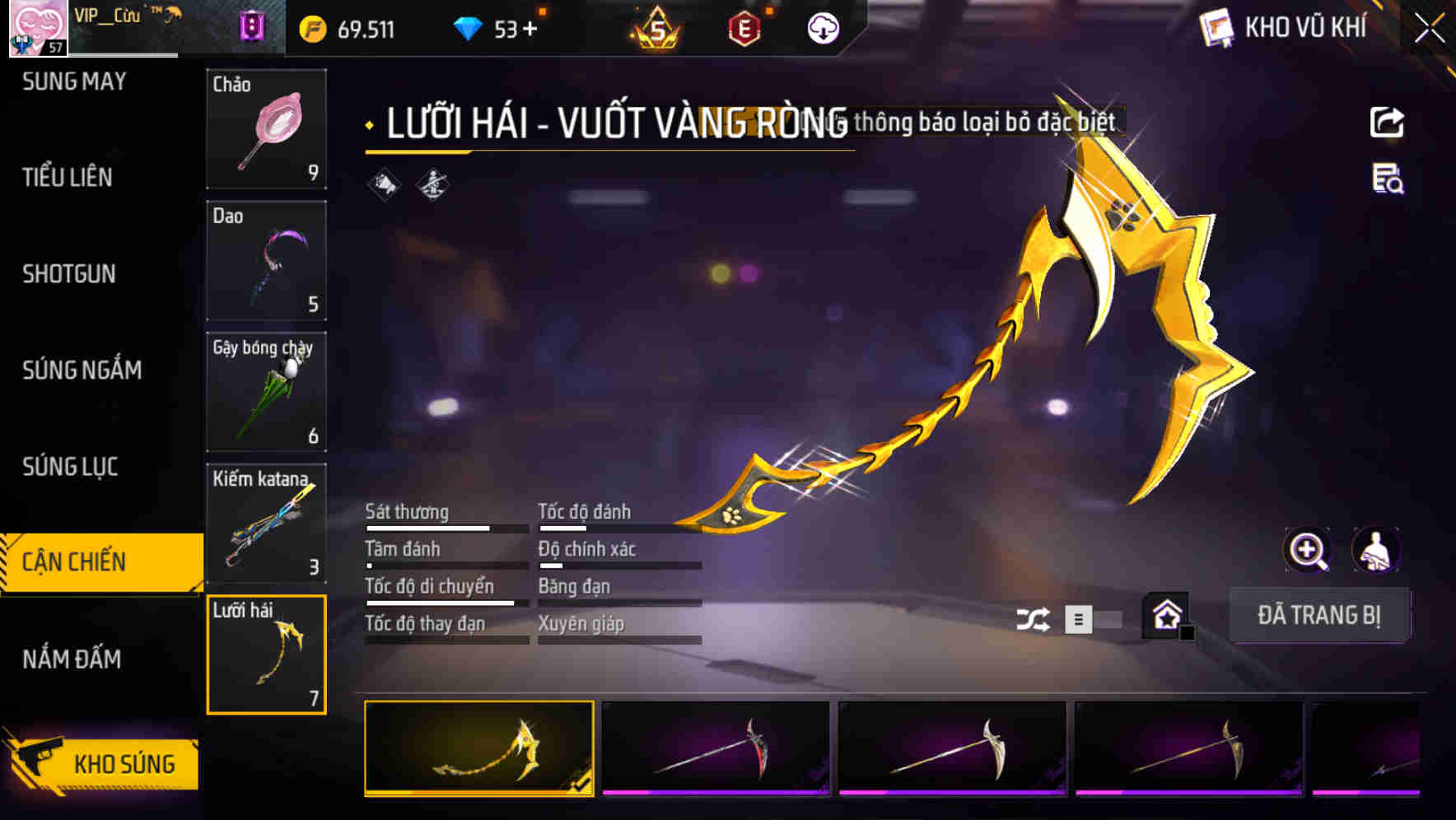Open the Kho Vũ Khí weapon library
Viewport: 1456px width, 820px height.
point(1285,27)
